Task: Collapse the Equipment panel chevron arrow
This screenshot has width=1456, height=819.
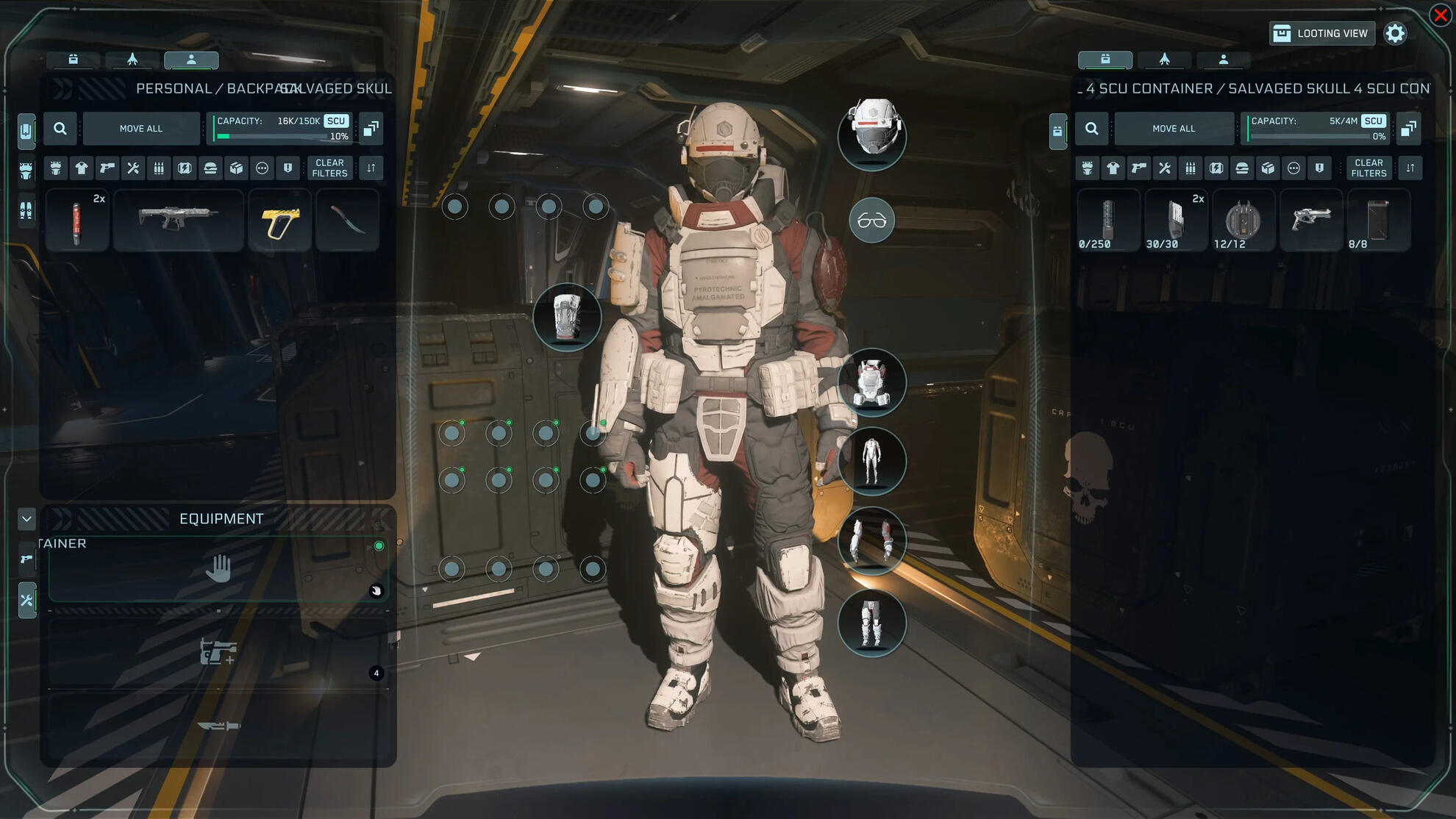Action: click(x=26, y=519)
